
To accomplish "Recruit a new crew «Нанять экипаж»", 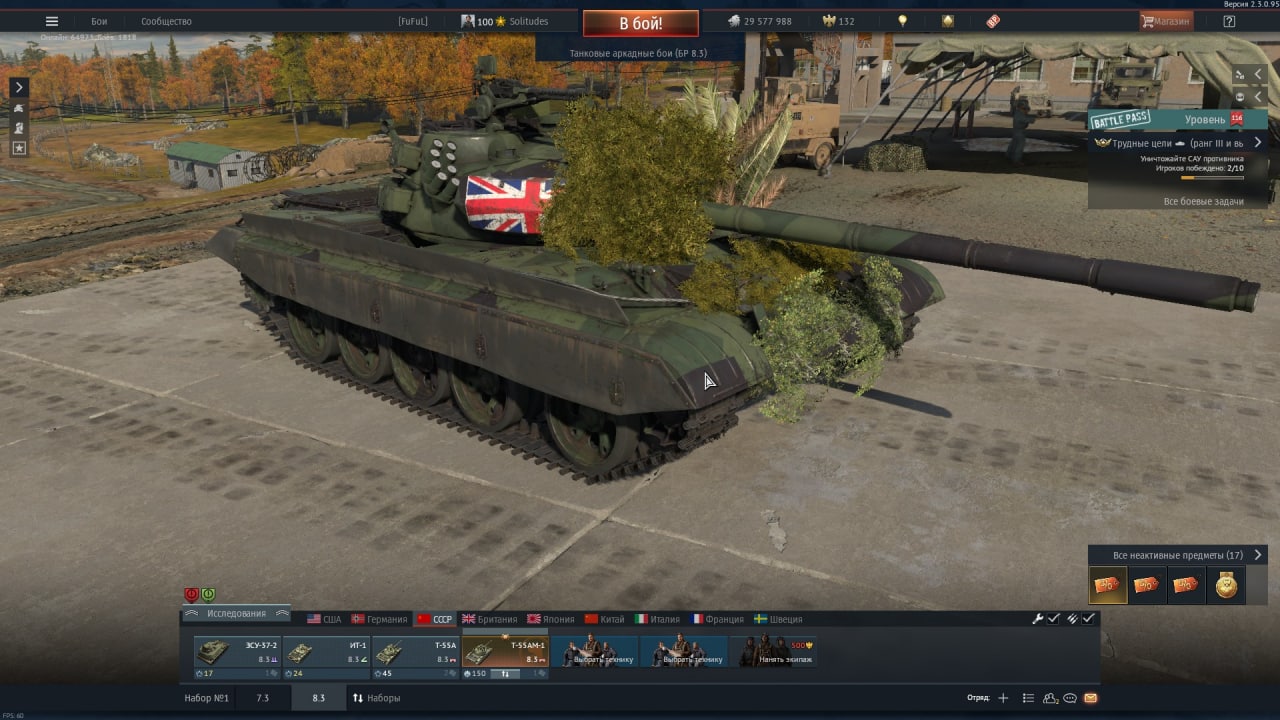I will tap(774, 653).
